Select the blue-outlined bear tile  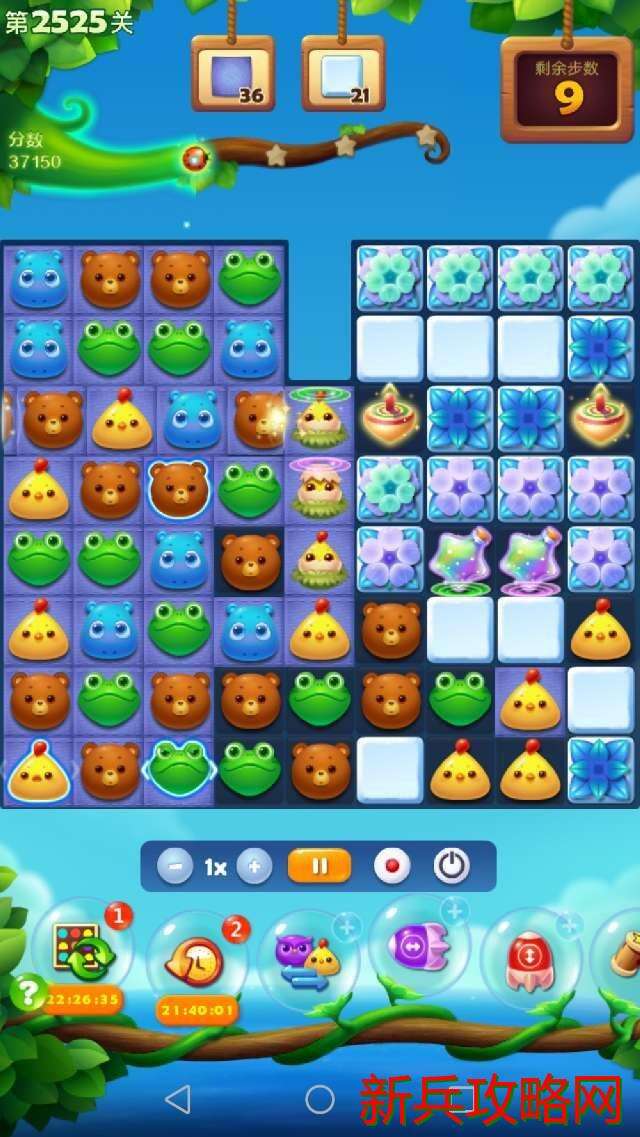coord(179,490)
